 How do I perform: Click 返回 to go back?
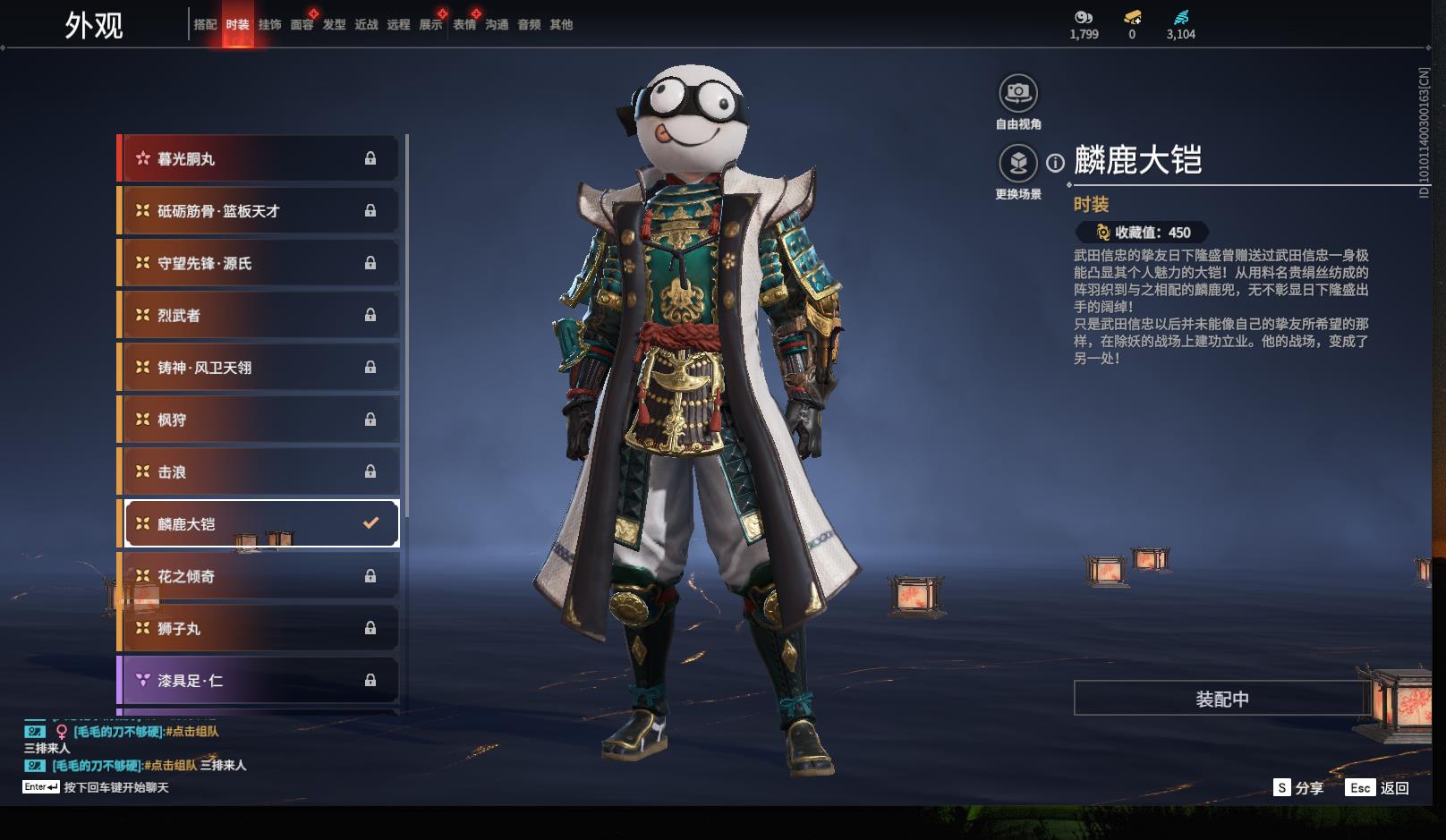[x=1394, y=788]
